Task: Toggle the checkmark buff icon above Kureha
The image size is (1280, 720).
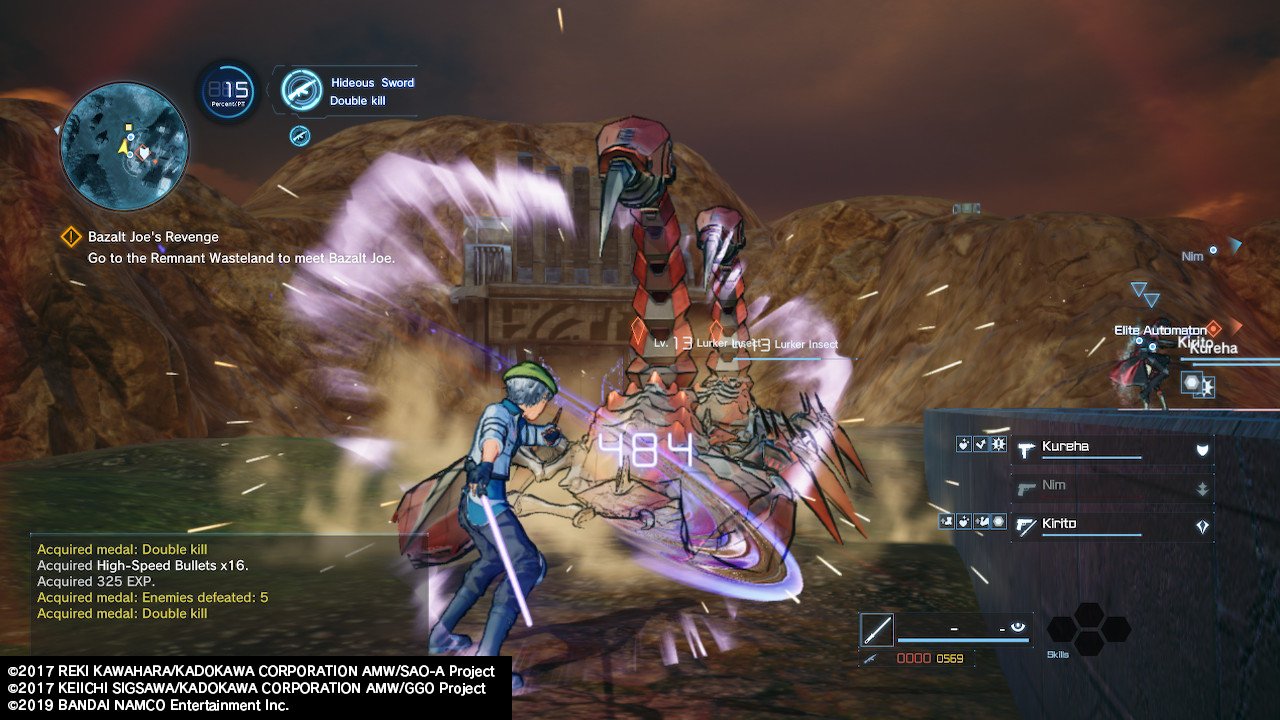Action: point(981,445)
